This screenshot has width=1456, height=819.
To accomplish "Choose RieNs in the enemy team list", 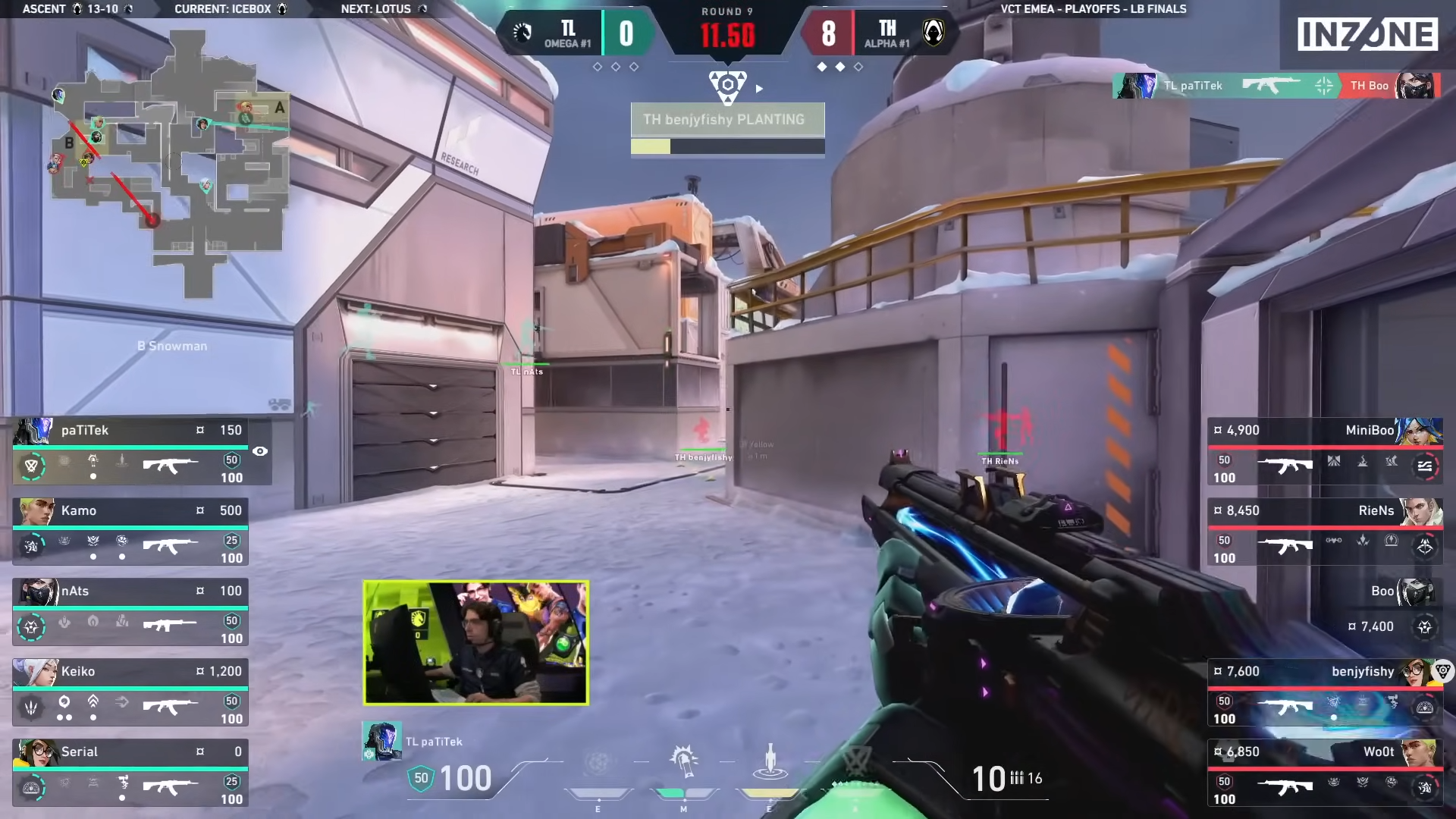I will click(1325, 532).
